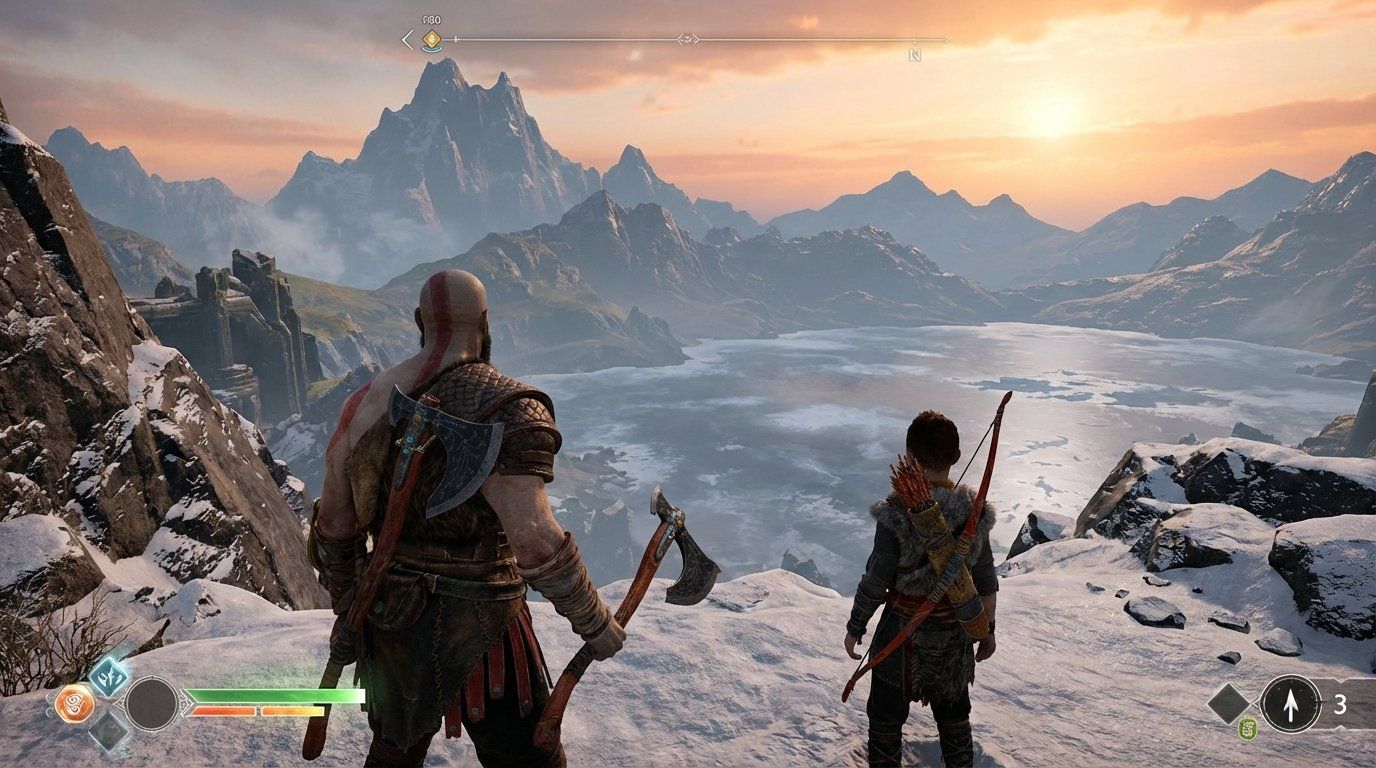
Task: Click the yellow meter bar segment
Action: tap(292, 710)
